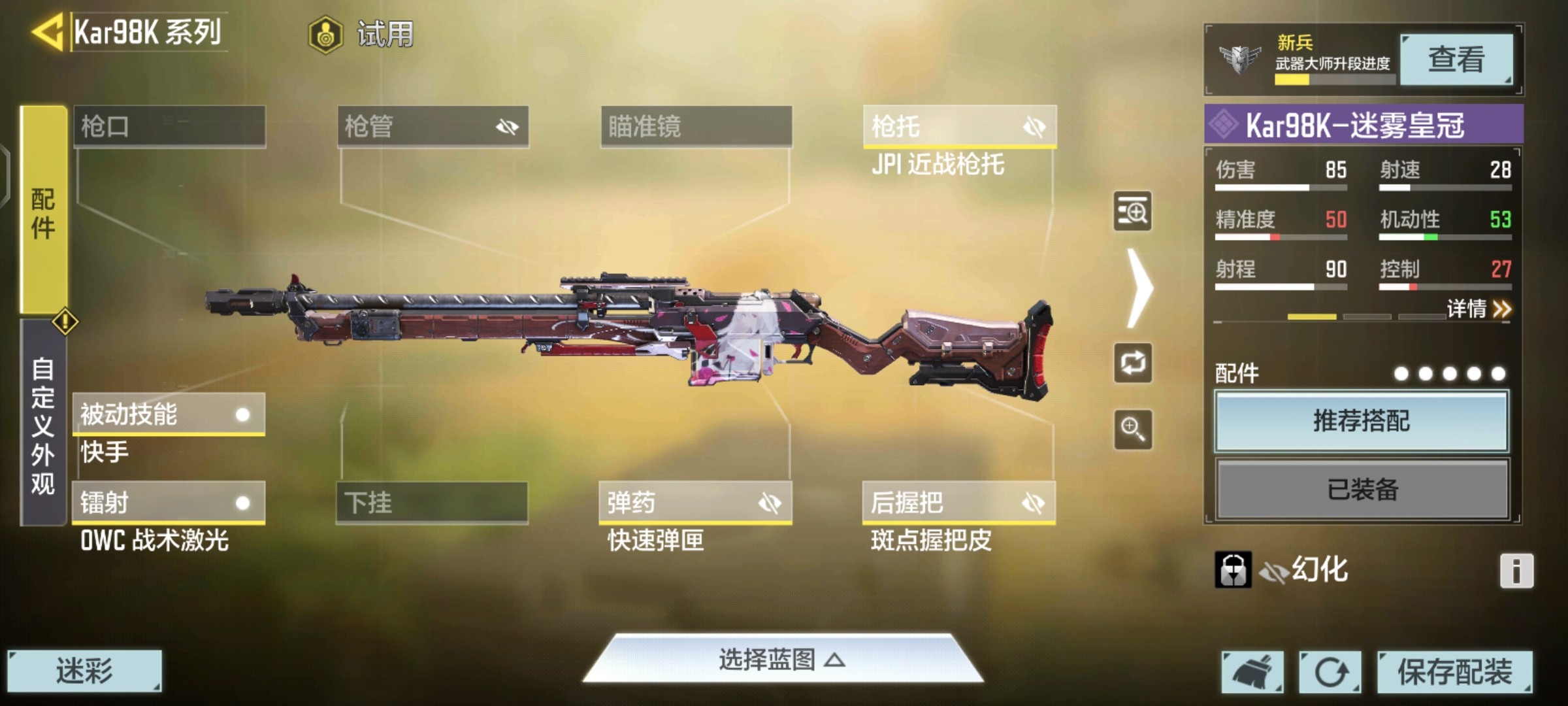Switch to the 自定义外观 tab
The height and width of the screenshot is (706, 1568).
pyautogui.click(x=43, y=424)
